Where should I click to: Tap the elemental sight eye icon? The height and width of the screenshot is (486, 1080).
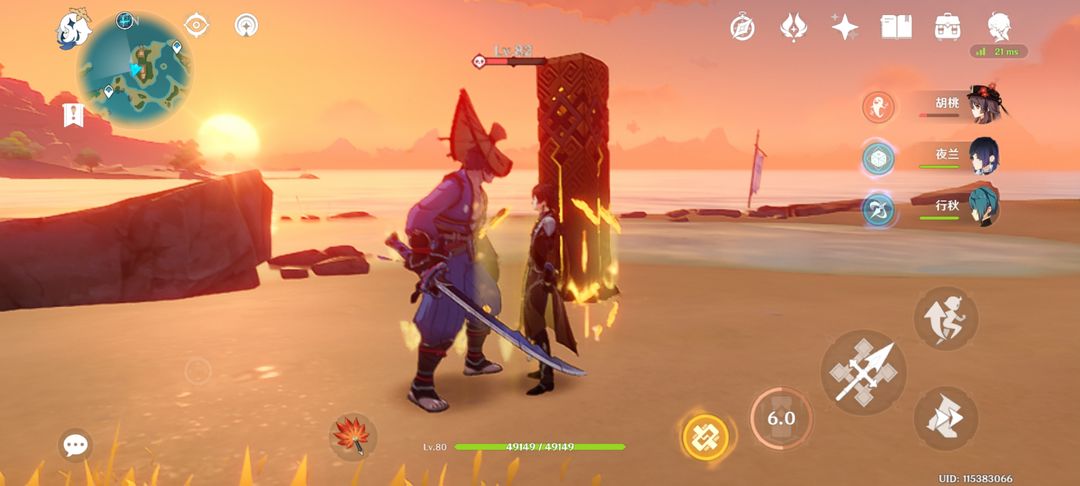point(198,25)
